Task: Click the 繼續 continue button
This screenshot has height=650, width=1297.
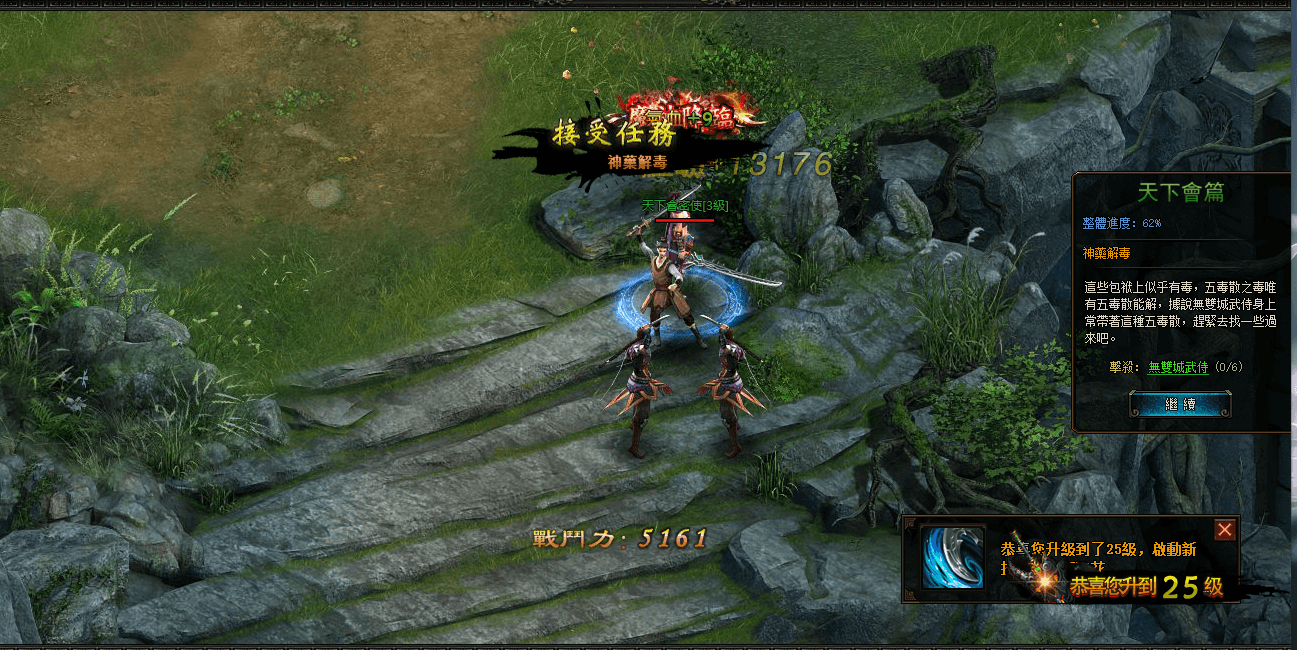Action: click(1180, 404)
